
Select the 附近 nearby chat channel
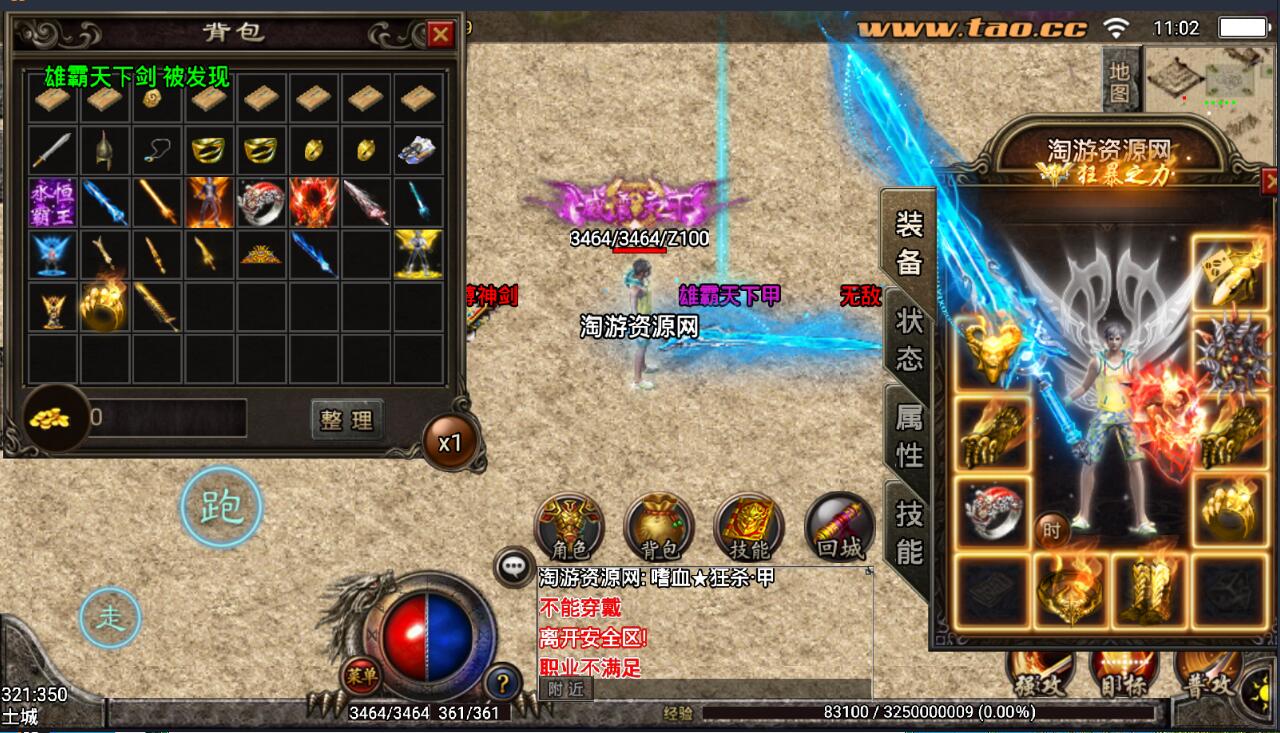click(x=566, y=689)
